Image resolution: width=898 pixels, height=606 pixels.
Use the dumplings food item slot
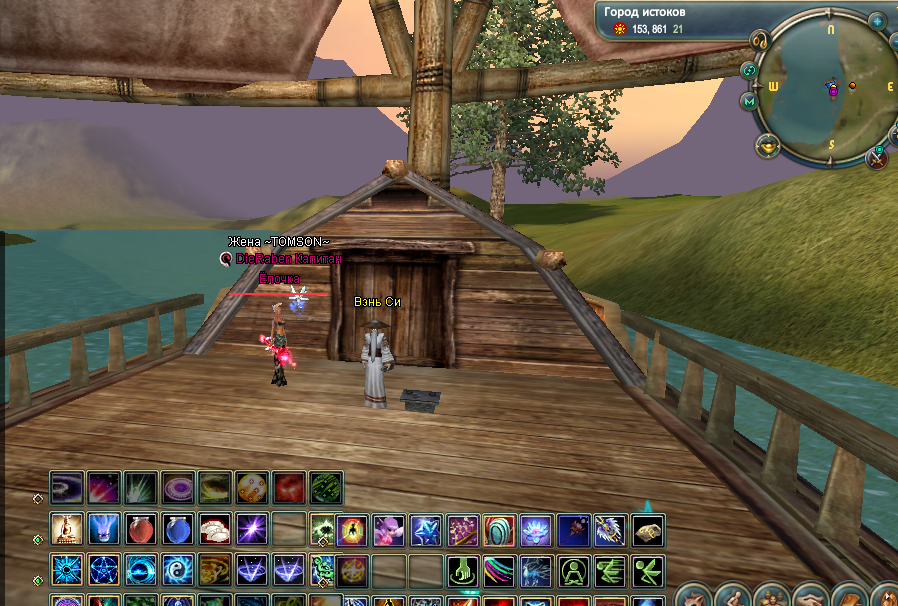(215, 528)
